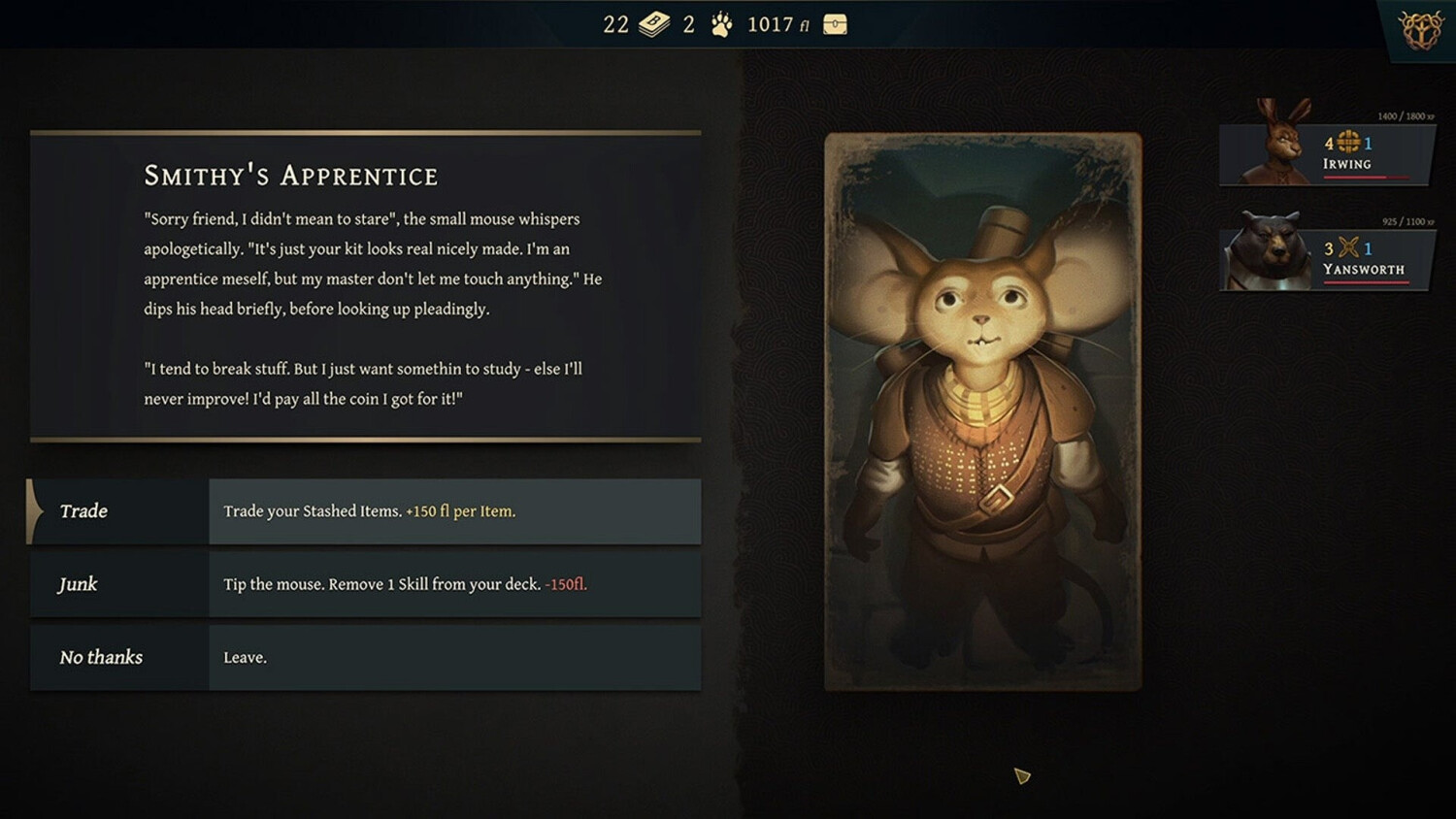The height and width of the screenshot is (819, 1456).
Task: Open the stash chest icon
Action: tap(835, 25)
